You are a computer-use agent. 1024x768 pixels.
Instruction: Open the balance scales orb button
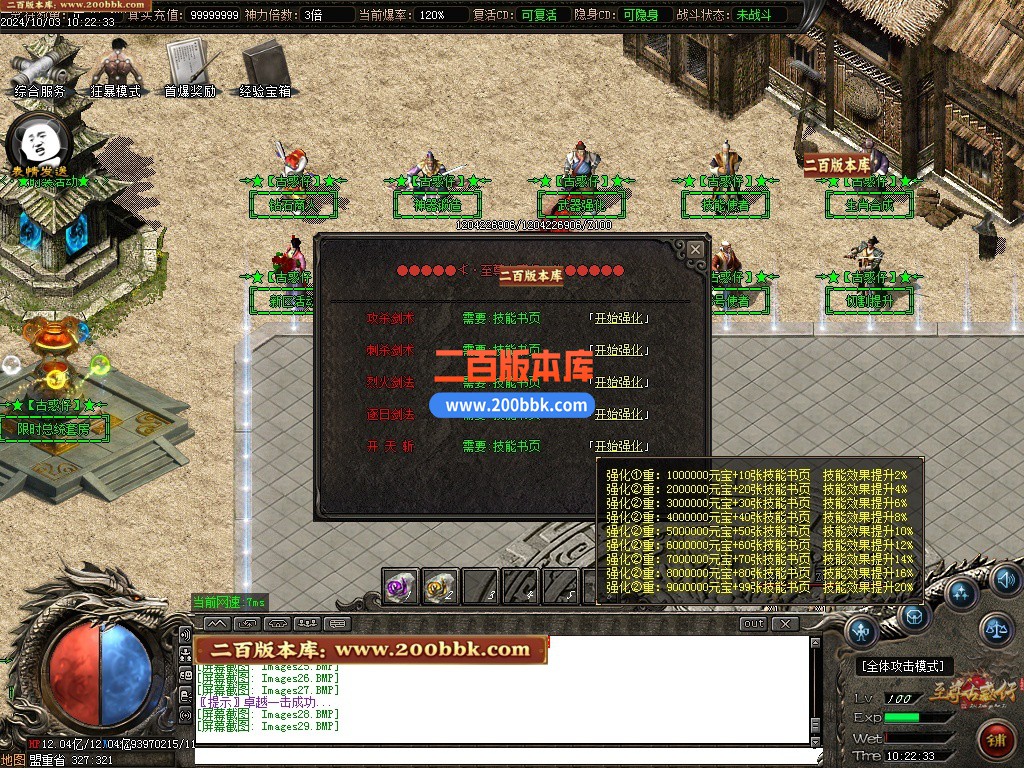coord(994,629)
